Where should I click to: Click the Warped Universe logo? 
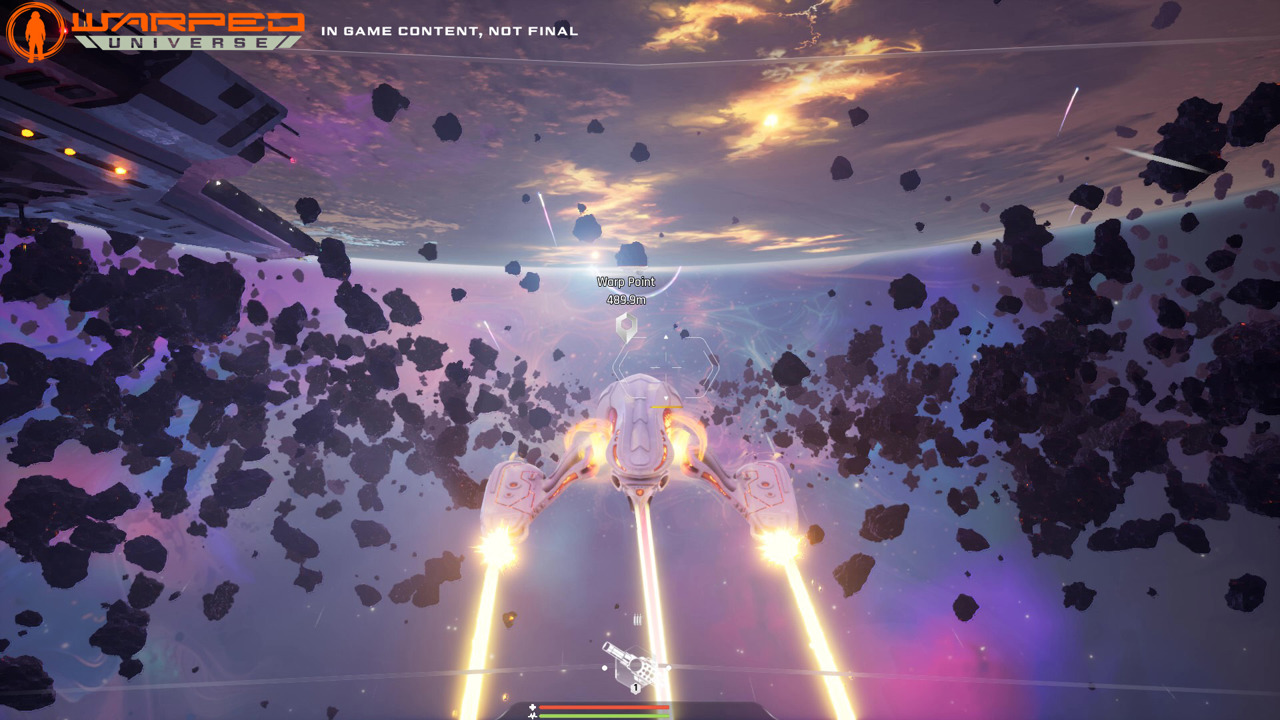point(156,30)
